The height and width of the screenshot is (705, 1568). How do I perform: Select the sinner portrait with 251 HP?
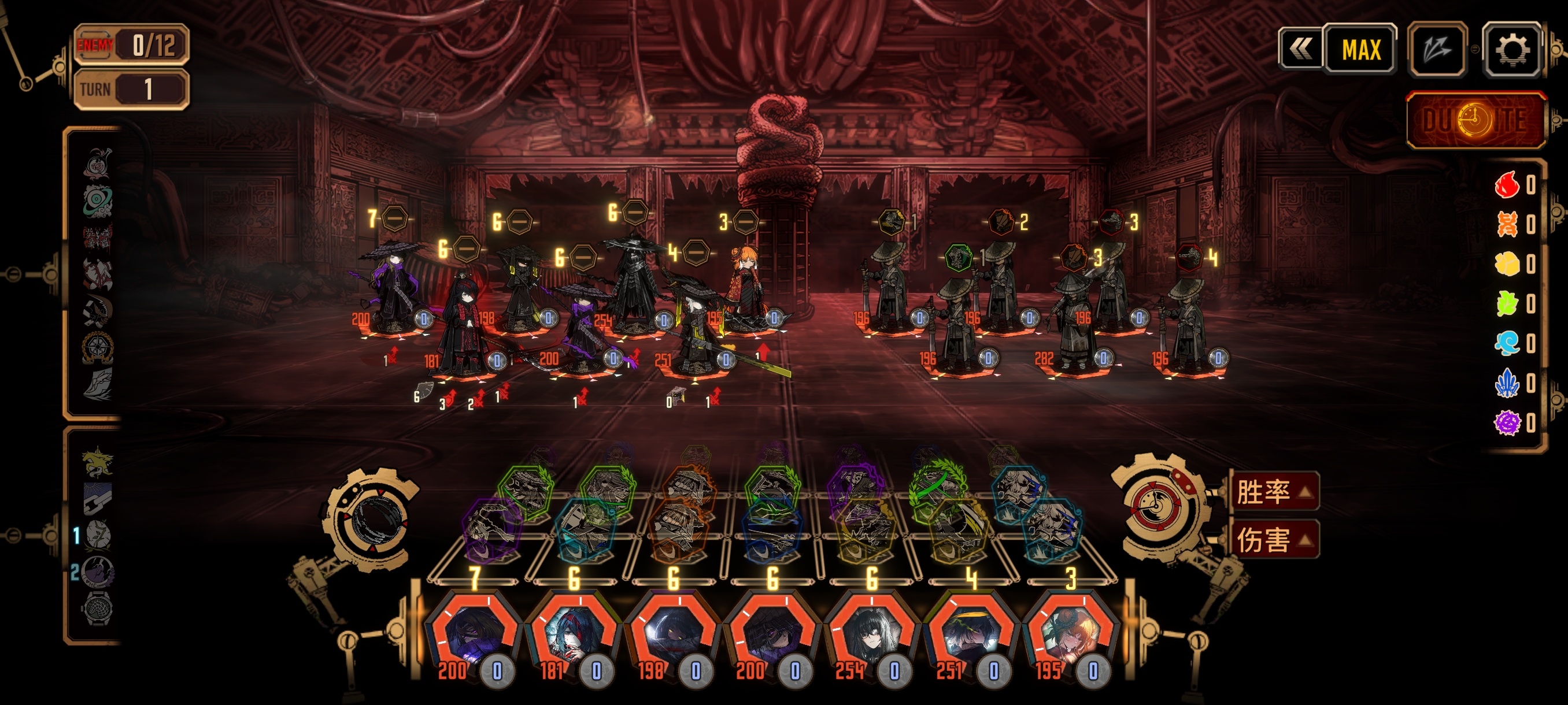pos(971,634)
